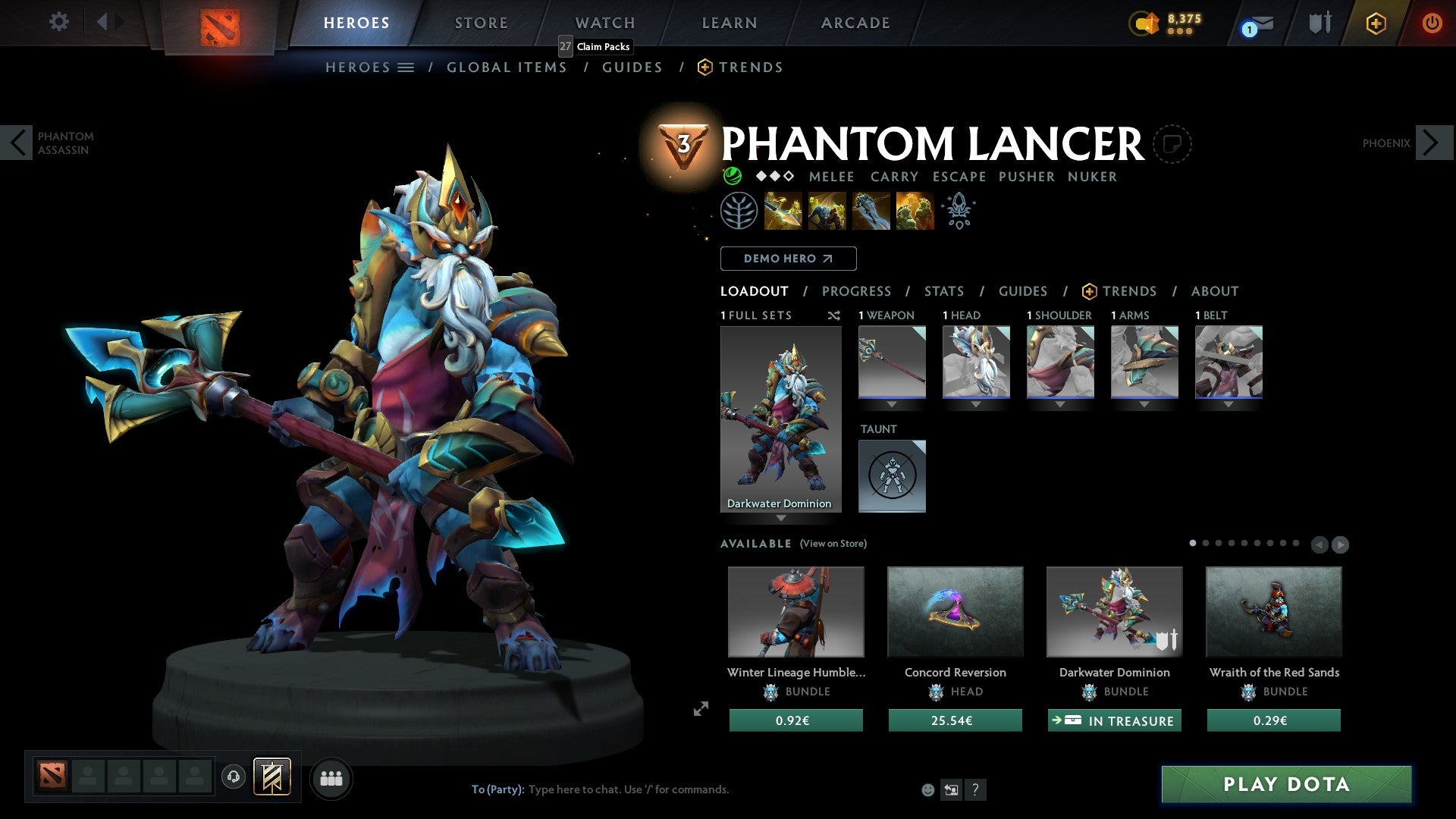This screenshot has width=1456, height=819.
Task: Click the DEMO HERO button
Action: (x=788, y=259)
